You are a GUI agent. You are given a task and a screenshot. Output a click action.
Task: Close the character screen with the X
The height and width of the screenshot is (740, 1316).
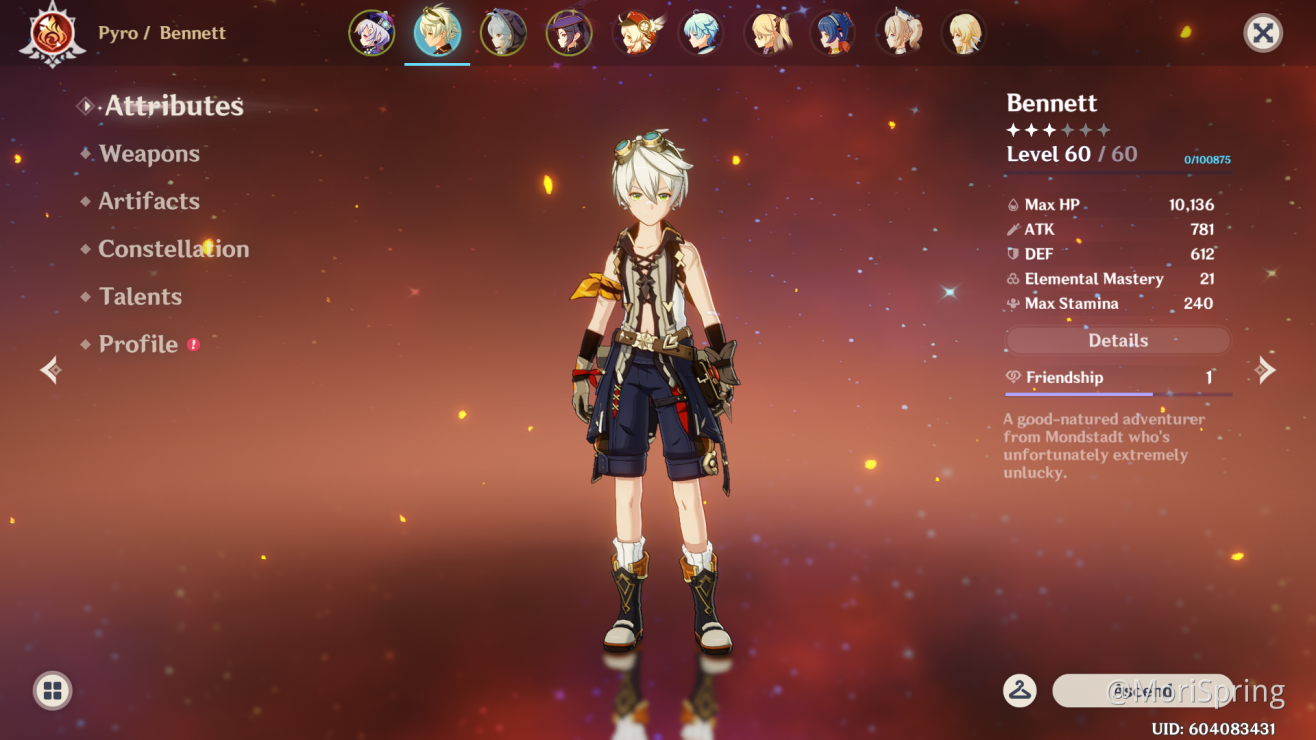(1263, 33)
